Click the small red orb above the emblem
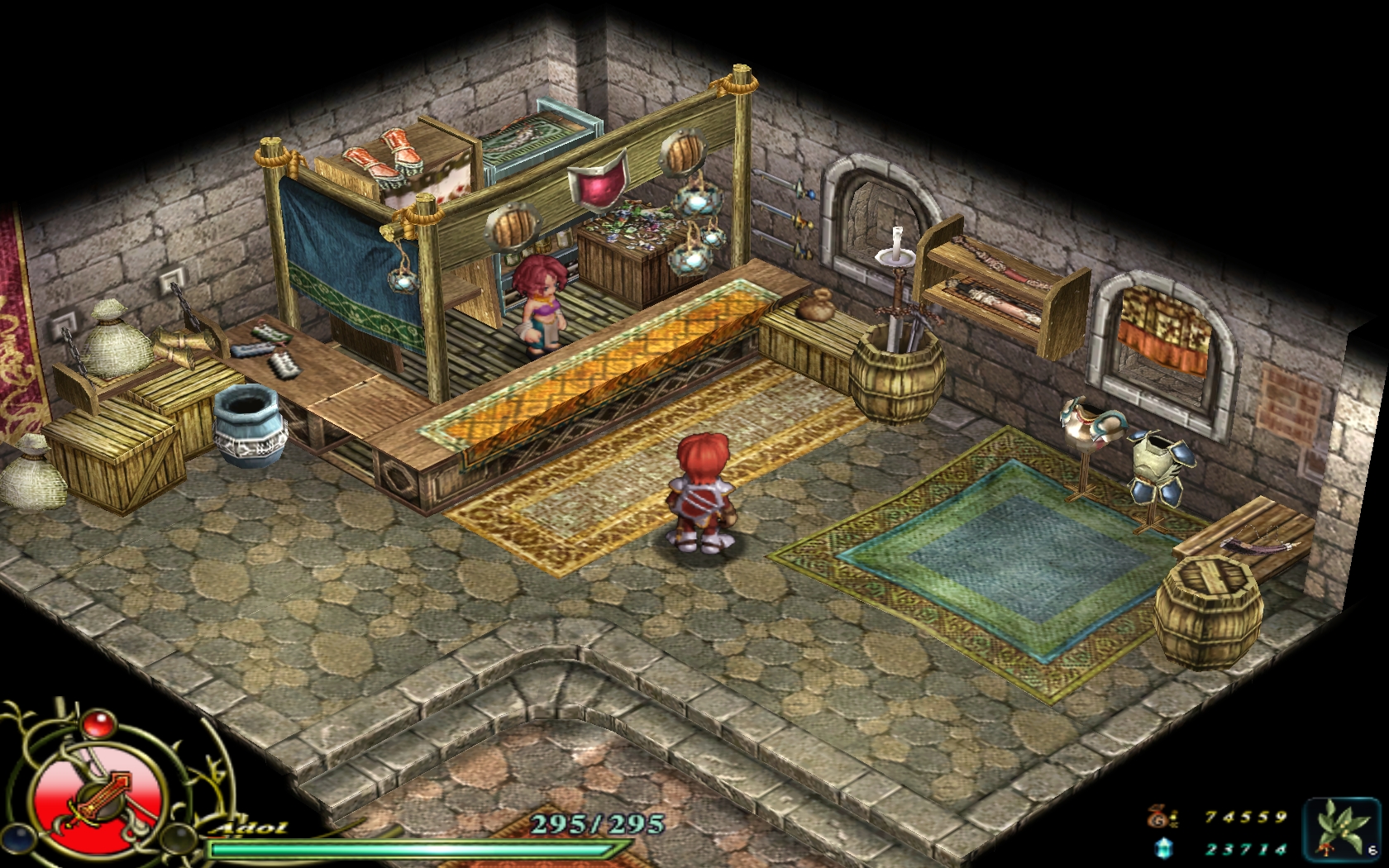Image resolution: width=1389 pixels, height=868 pixels. point(99,724)
